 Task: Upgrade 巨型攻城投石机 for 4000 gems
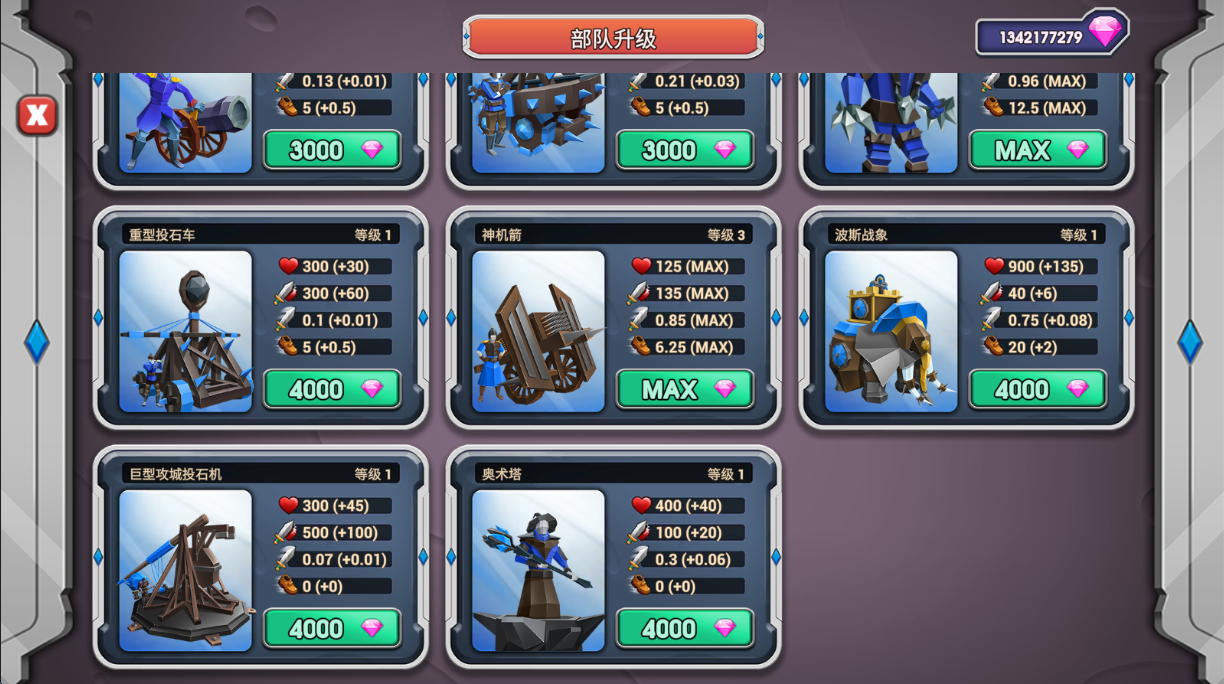point(332,628)
